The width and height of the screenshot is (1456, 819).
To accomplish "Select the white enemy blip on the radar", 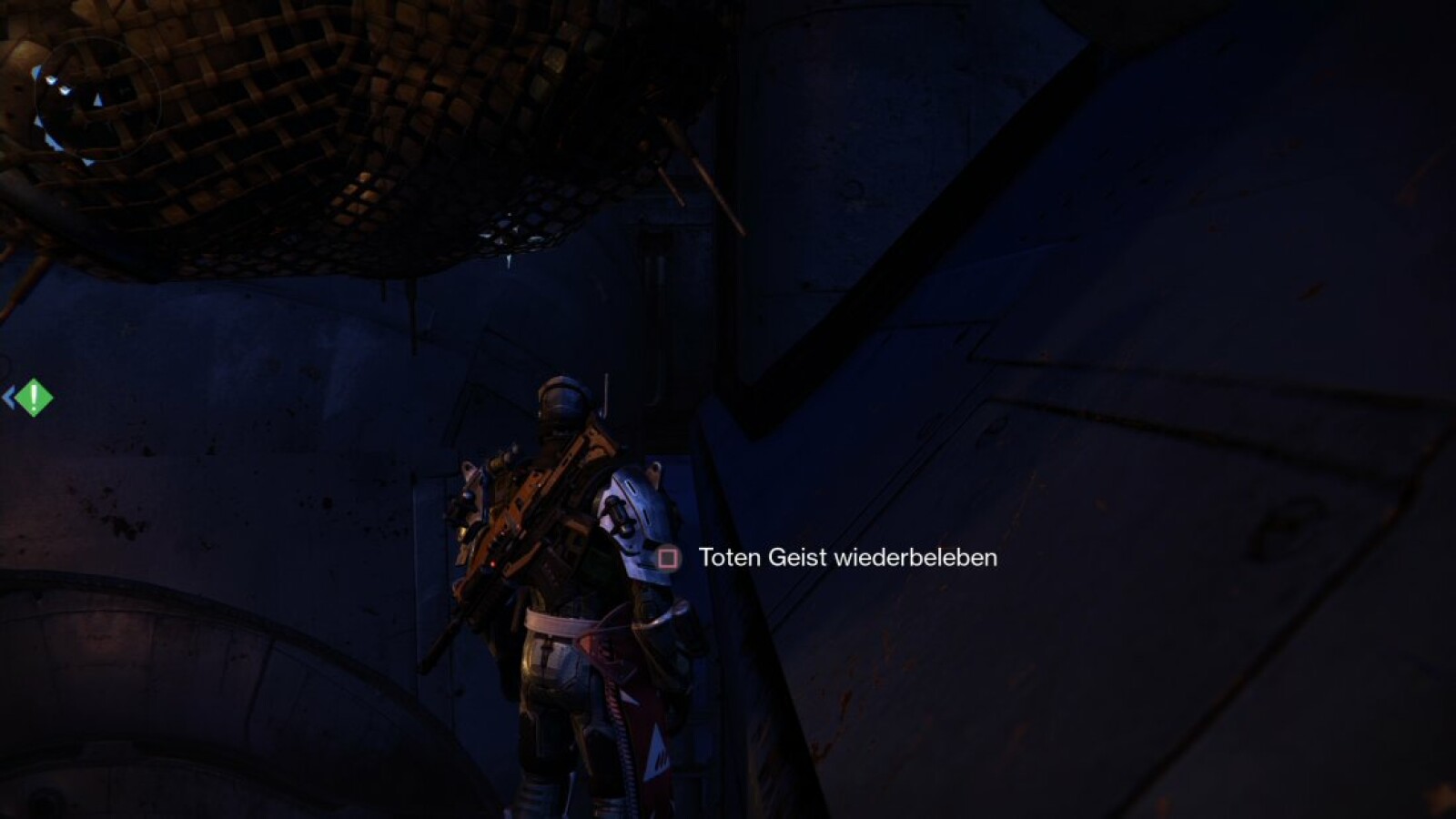I will (52, 80).
